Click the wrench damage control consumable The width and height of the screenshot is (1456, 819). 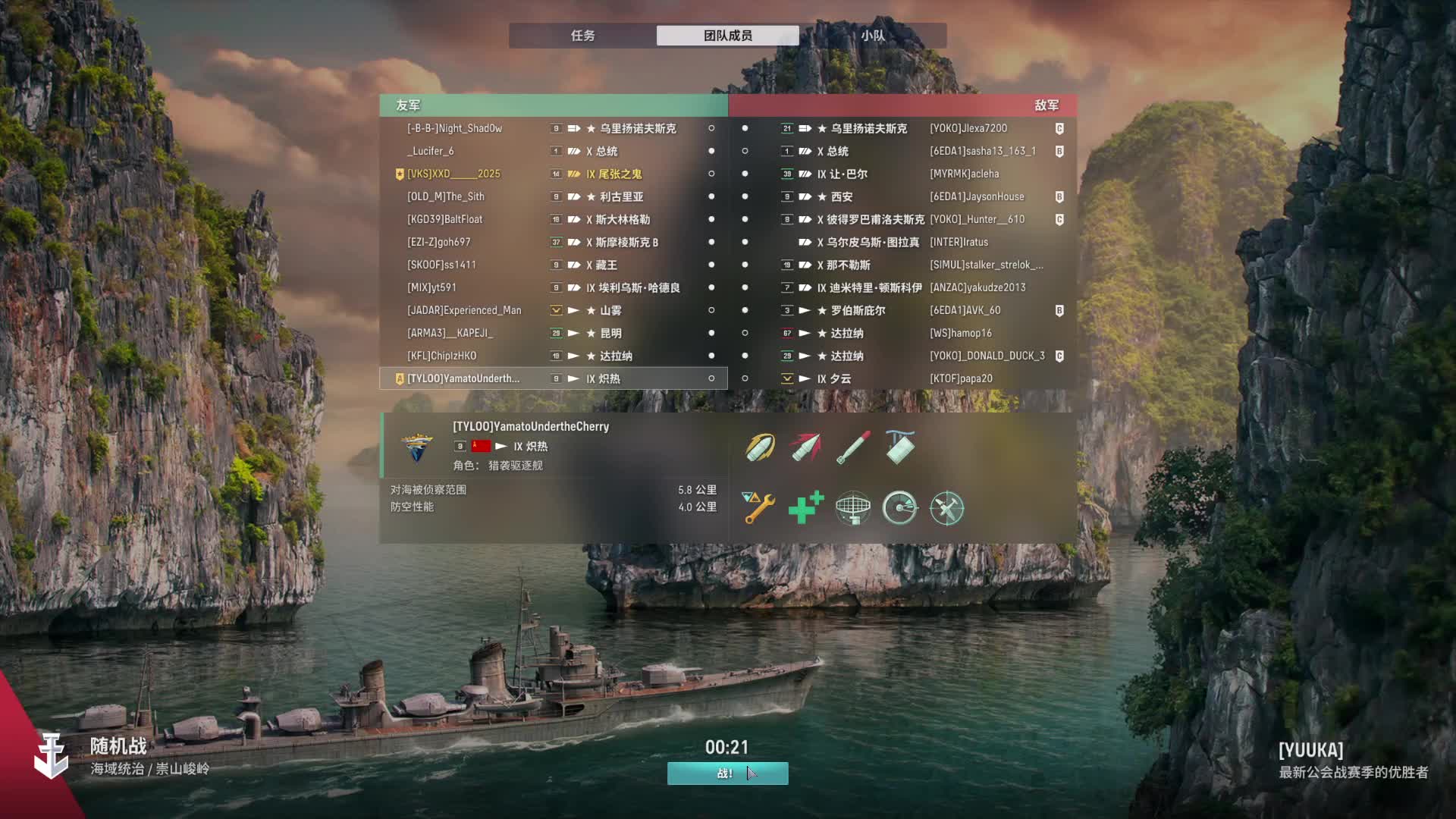click(x=759, y=508)
